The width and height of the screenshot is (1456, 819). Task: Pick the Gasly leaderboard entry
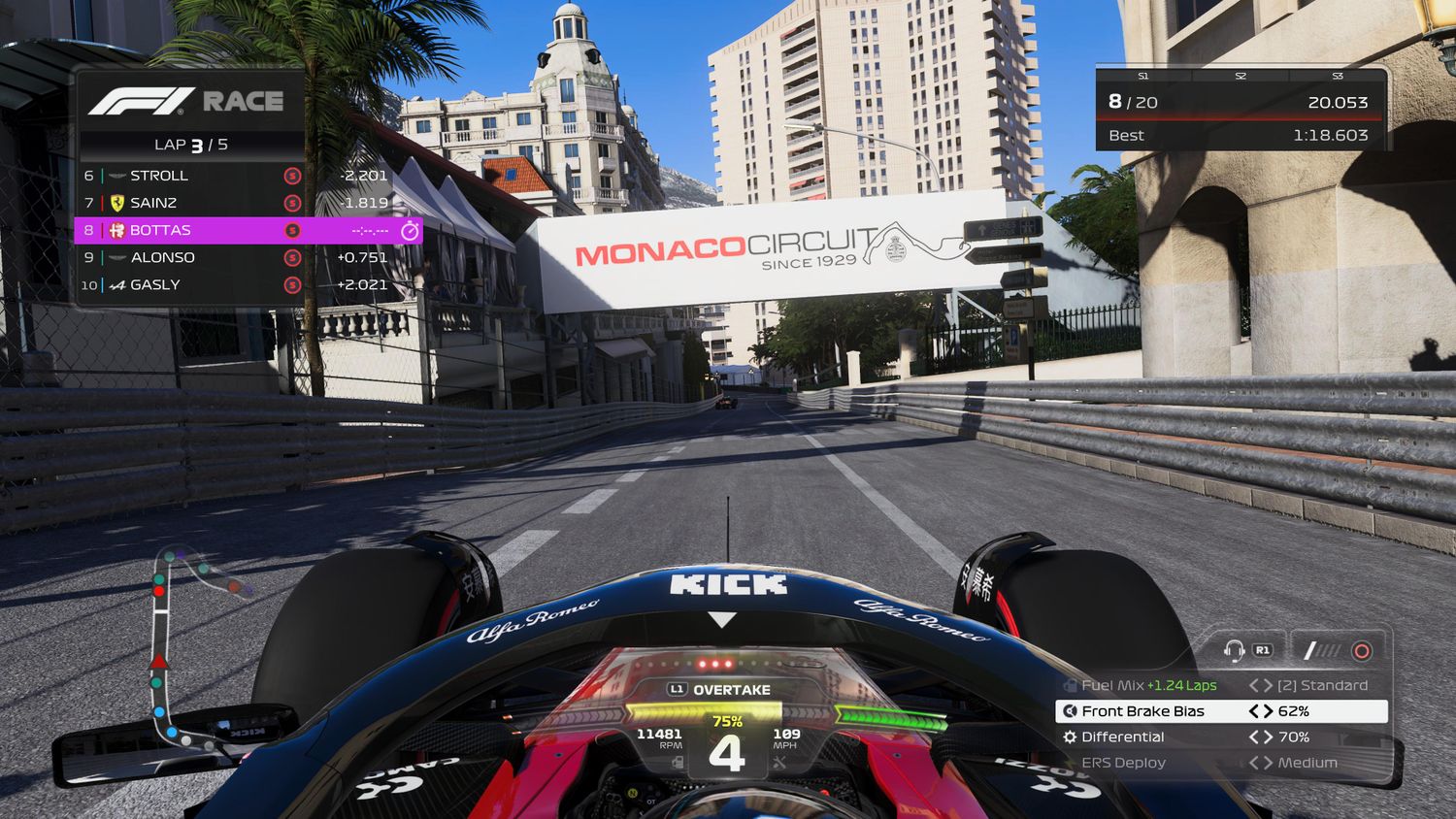[194, 284]
